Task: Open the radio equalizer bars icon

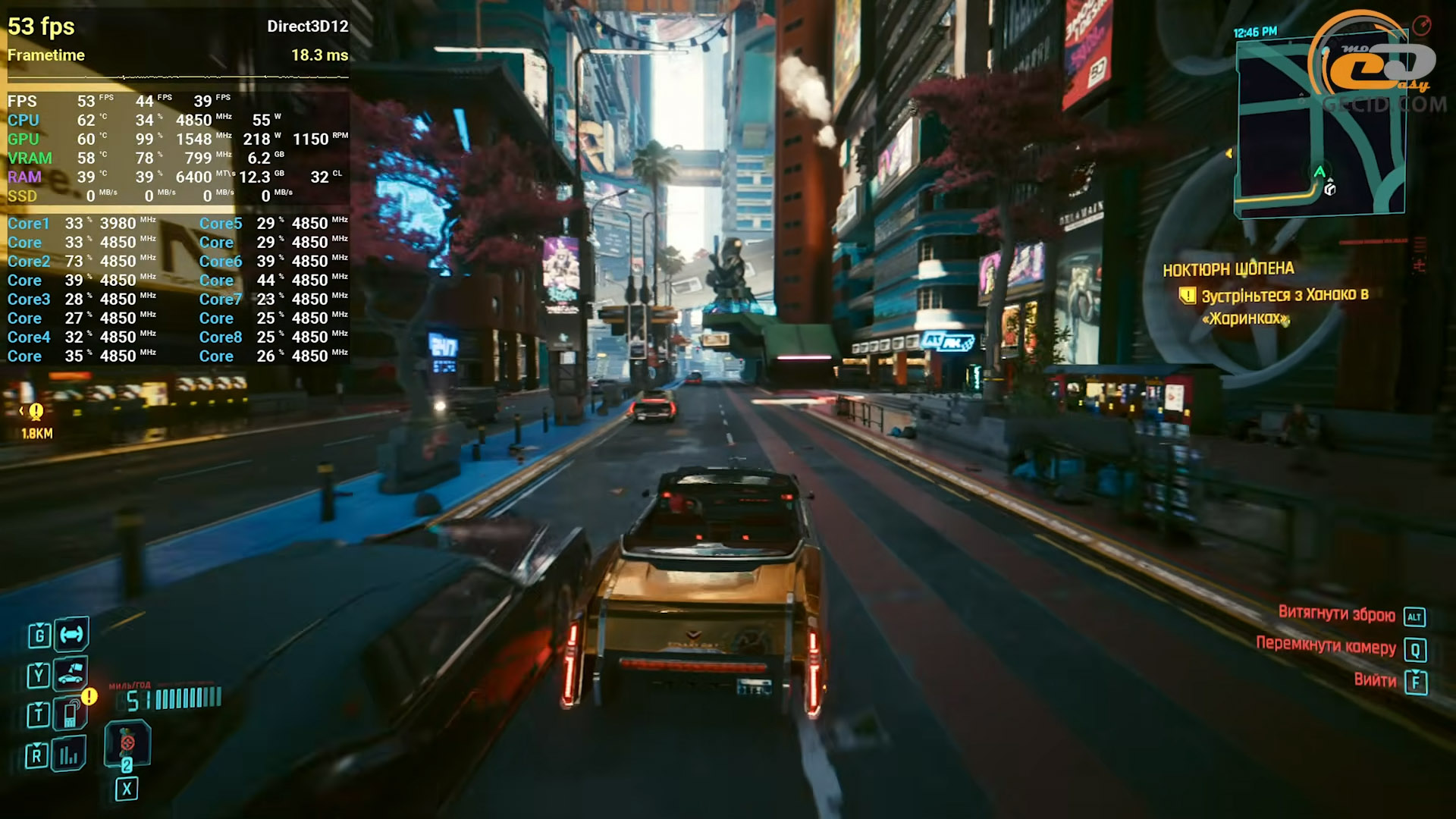Action: point(69,755)
